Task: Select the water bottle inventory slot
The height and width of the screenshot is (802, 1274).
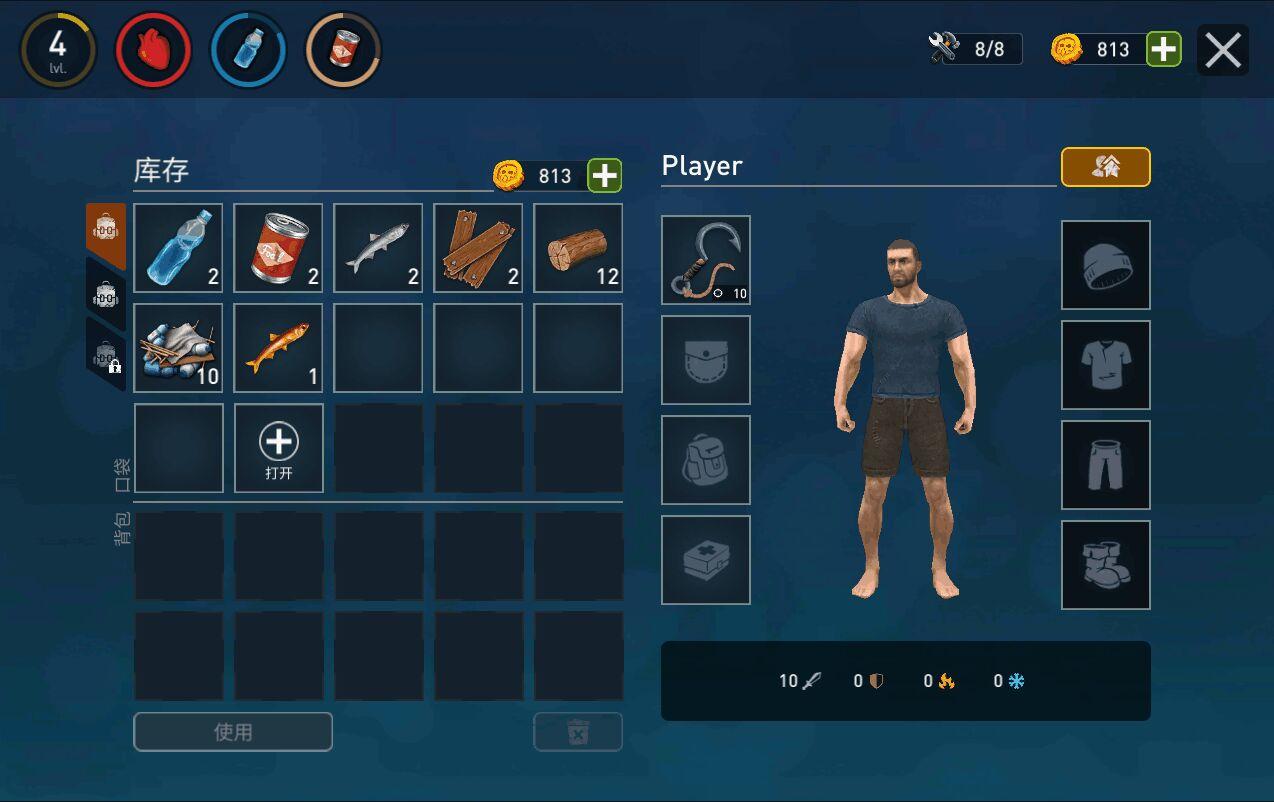Action: coord(178,248)
